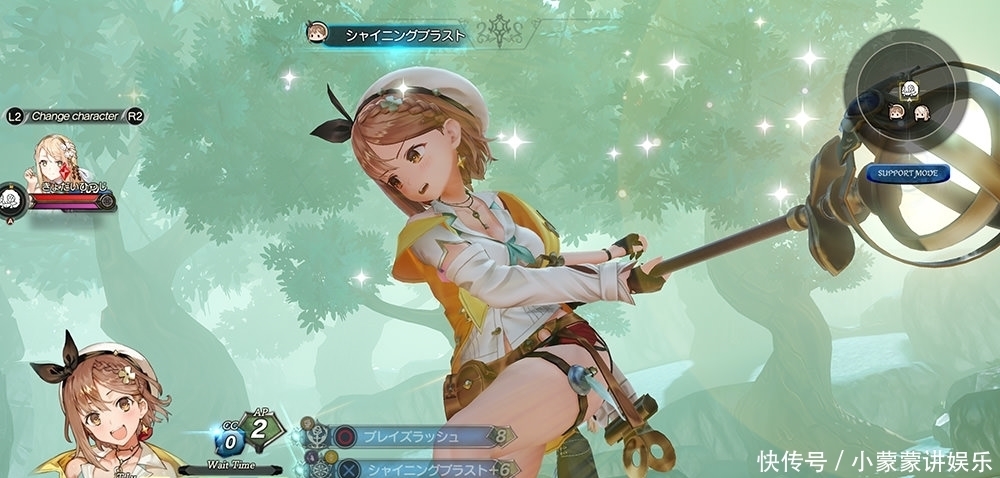
Task: Toggle the Support Mode button
Action: pyautogui.click(x=907, y=173)
